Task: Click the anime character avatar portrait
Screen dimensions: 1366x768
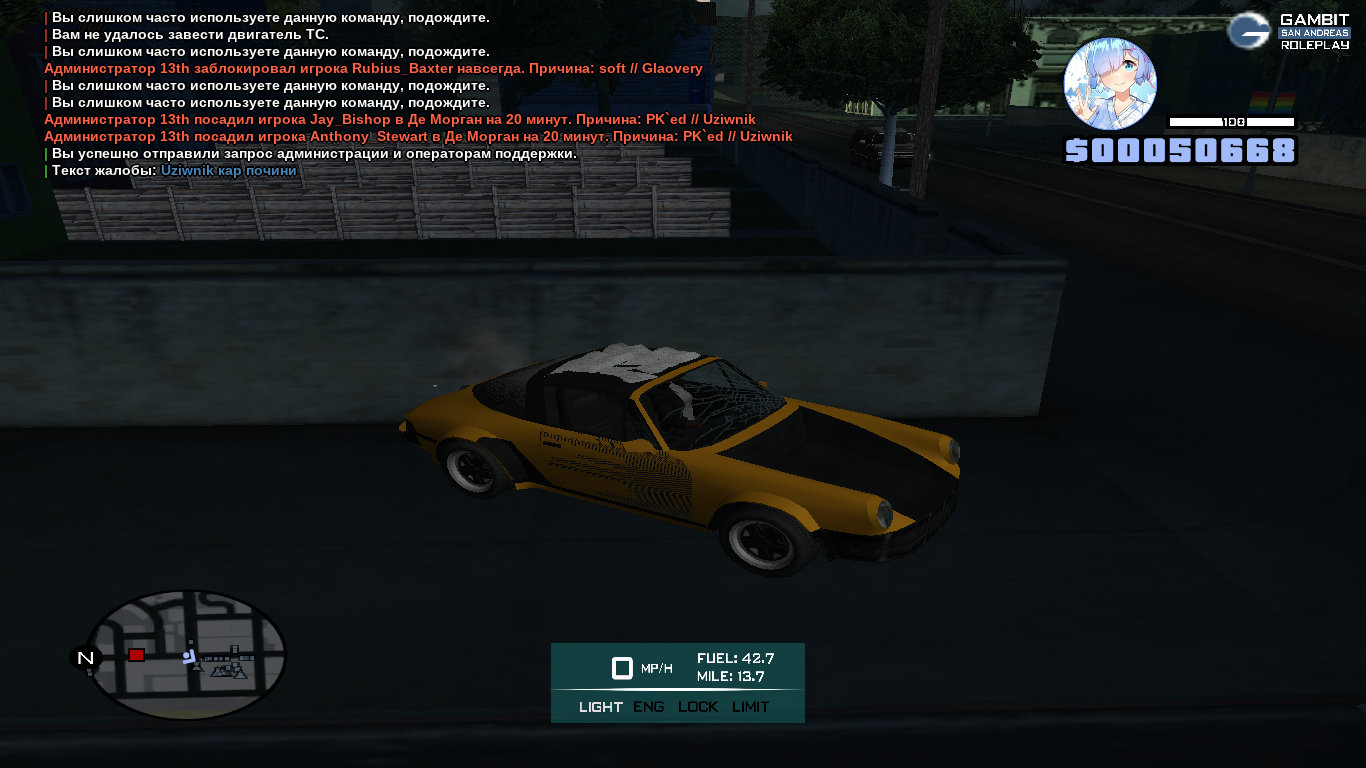Action: [1110, 84]
